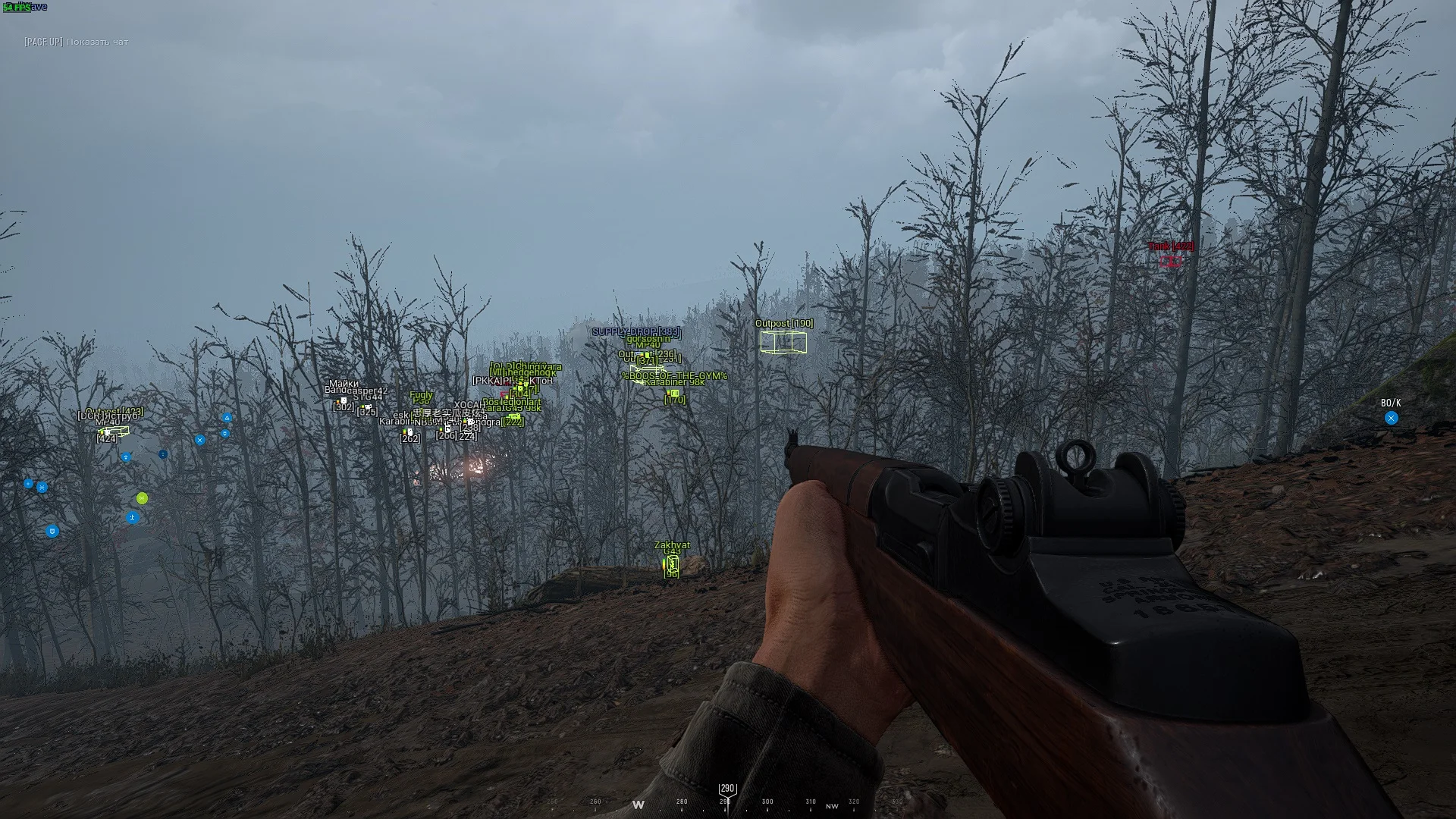Click the BO/K teammate marker icon
This screenshot has height=819, width=1456.
pyautogui.click(x=1391, y=418)
